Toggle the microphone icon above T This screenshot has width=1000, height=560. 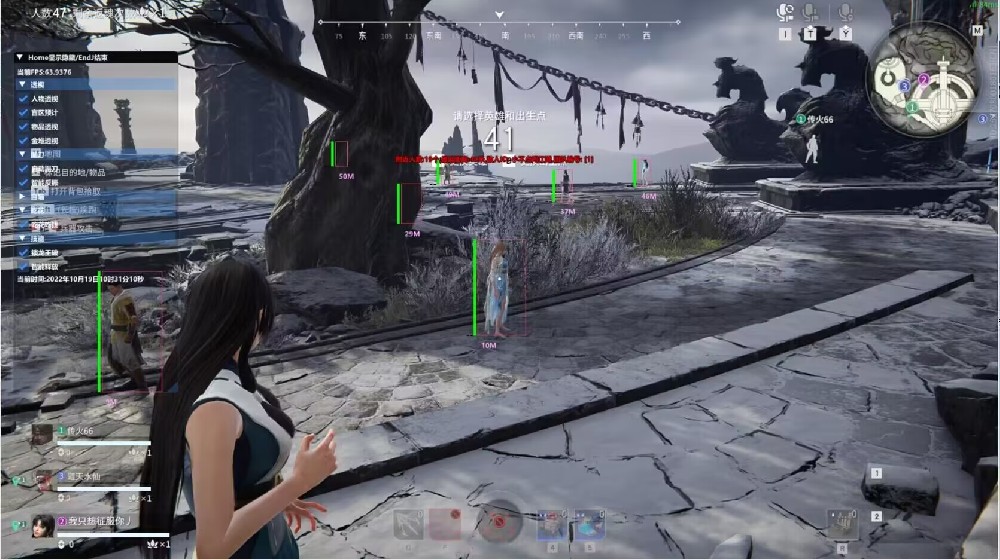(811, 12)
